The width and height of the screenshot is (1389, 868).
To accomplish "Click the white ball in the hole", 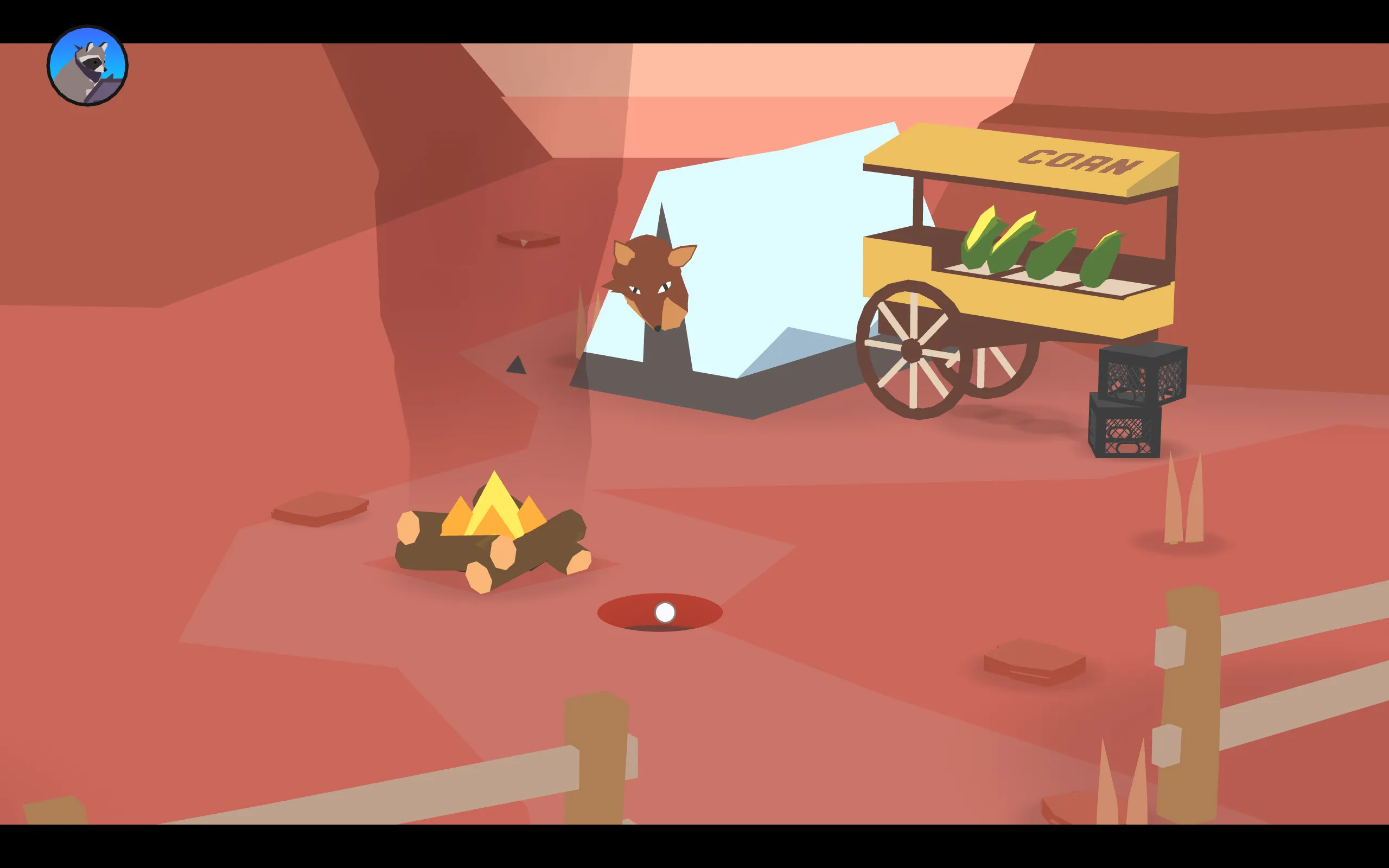I will click(665, 612).
